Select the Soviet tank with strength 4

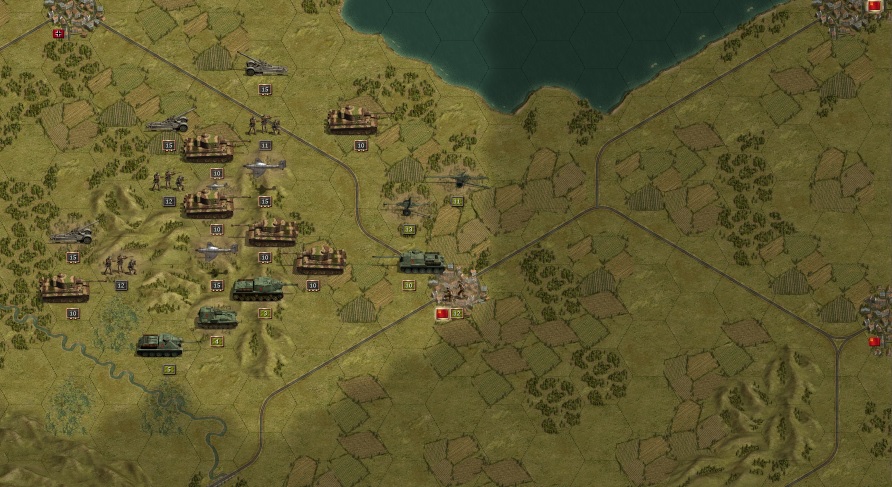tap(216, 318)
